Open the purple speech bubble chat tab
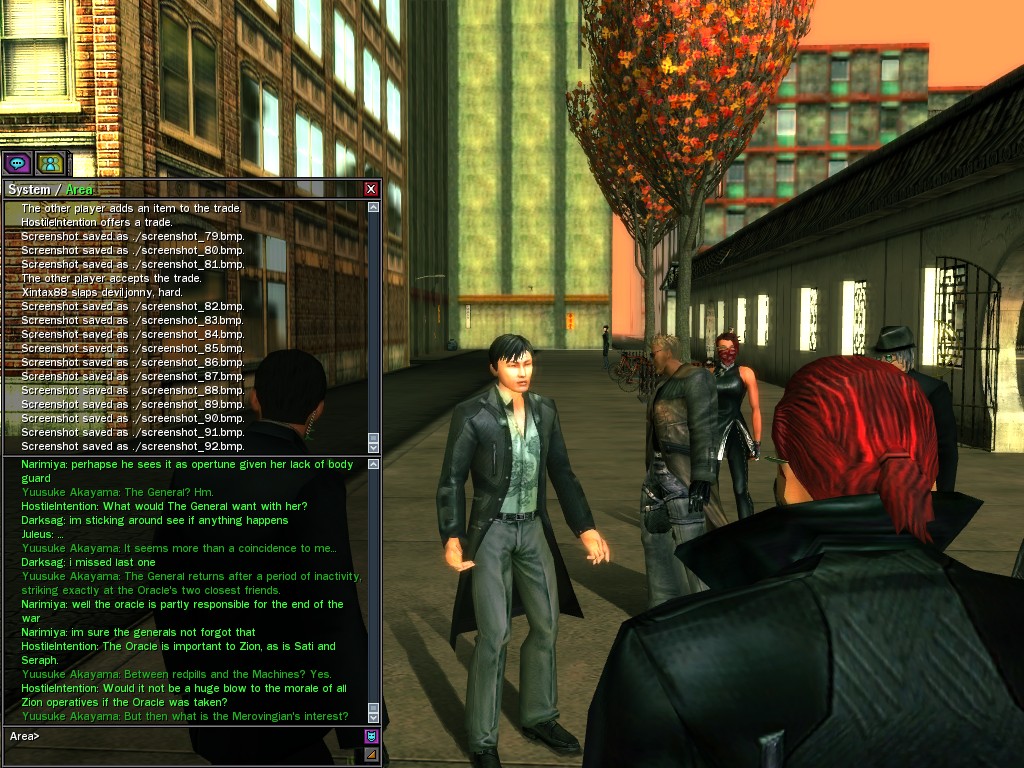The width and height of the screenshot is (1024, 768). click(16, 163)
